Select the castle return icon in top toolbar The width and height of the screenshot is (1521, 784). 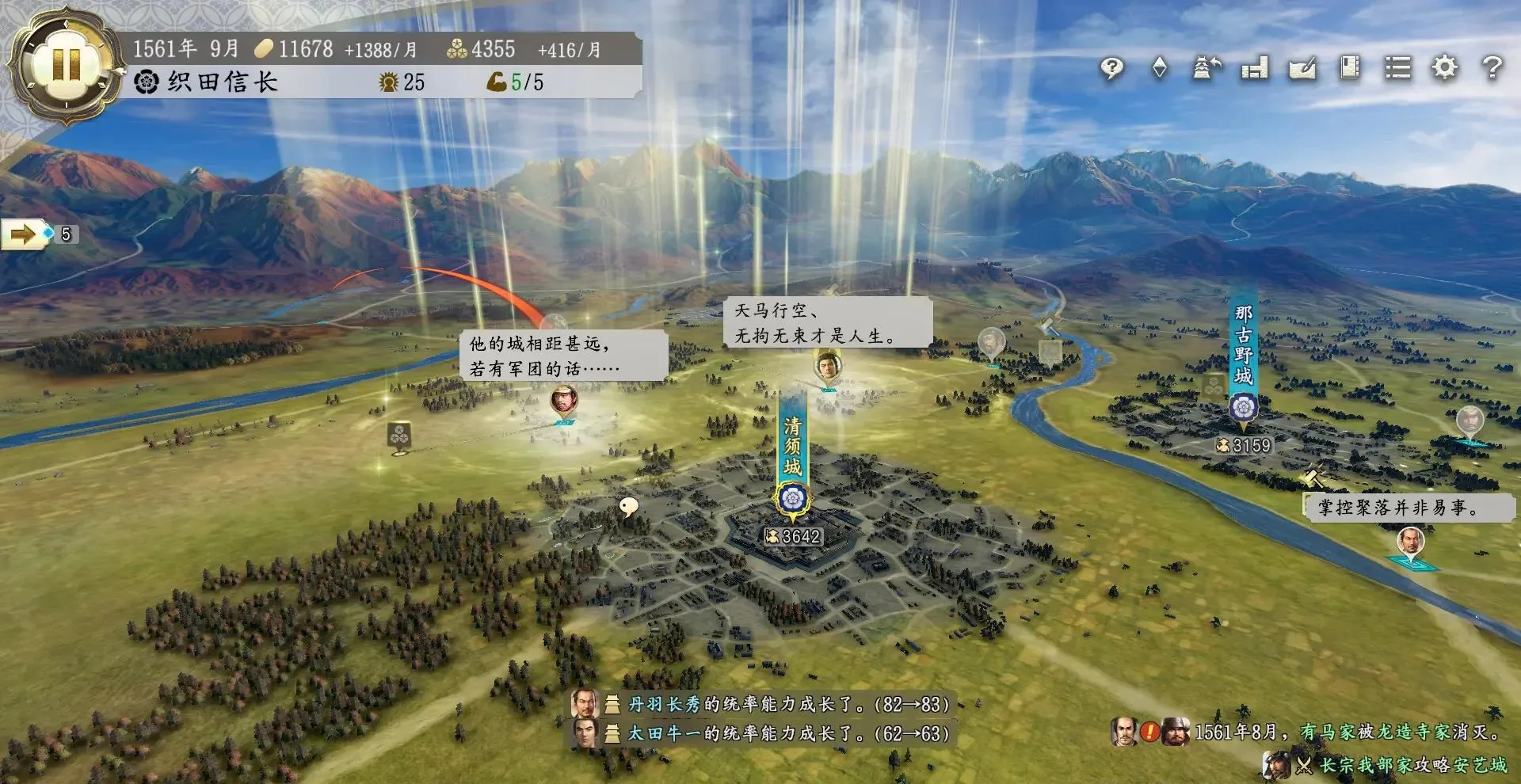pyautogui.click(x=1206, y=68)
